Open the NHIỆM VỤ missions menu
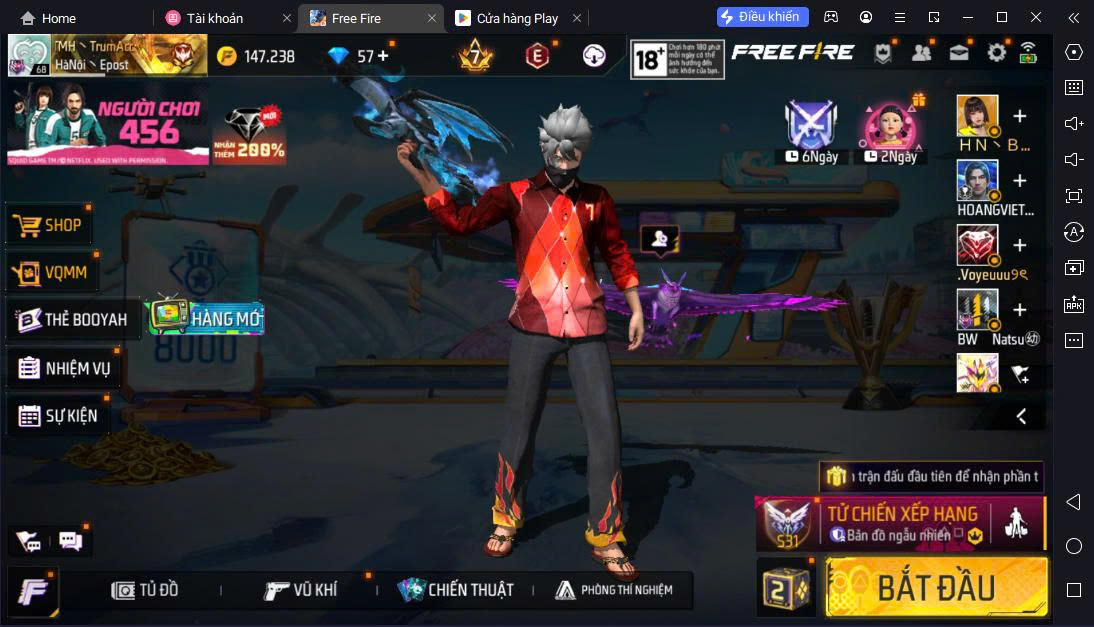The width and height of the screenshot is (1094, 627). (x=63, y=368)
